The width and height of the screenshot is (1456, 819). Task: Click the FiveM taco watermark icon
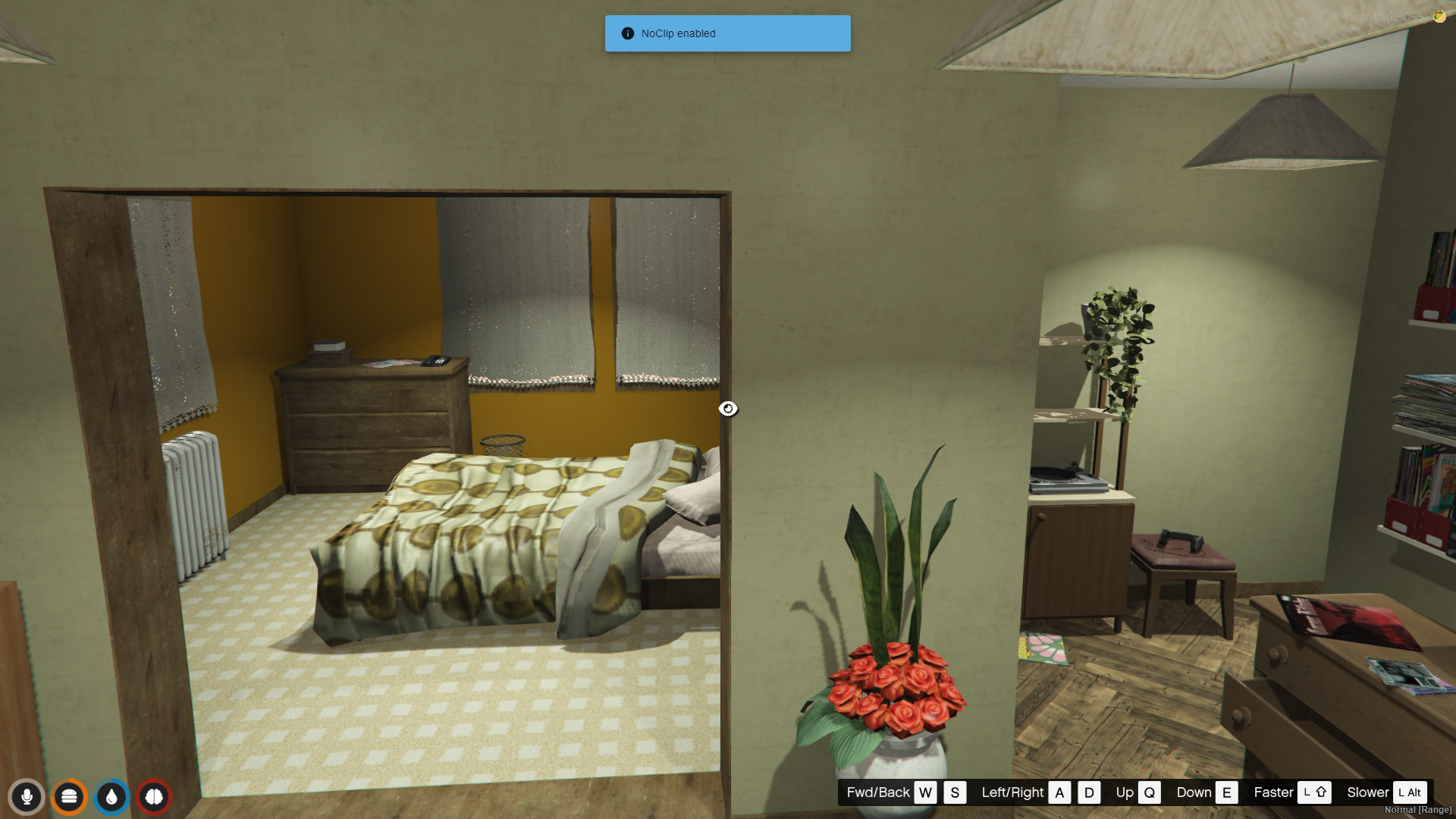1439,16
